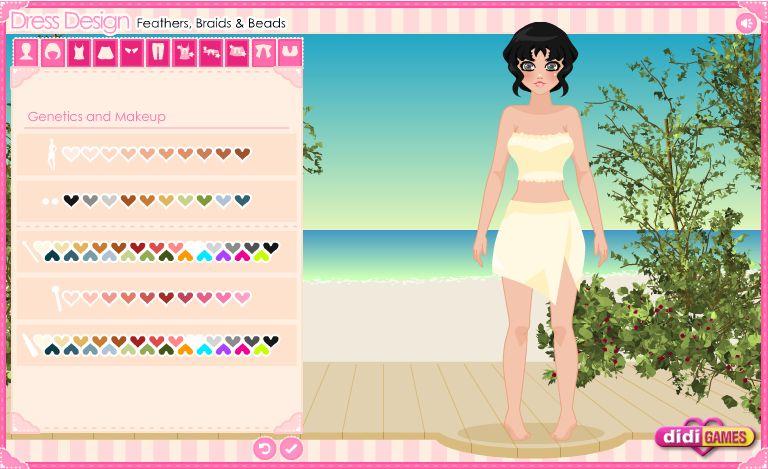Visit the didi GAMES logo link
Screen dimensions: 768x469
705,435
